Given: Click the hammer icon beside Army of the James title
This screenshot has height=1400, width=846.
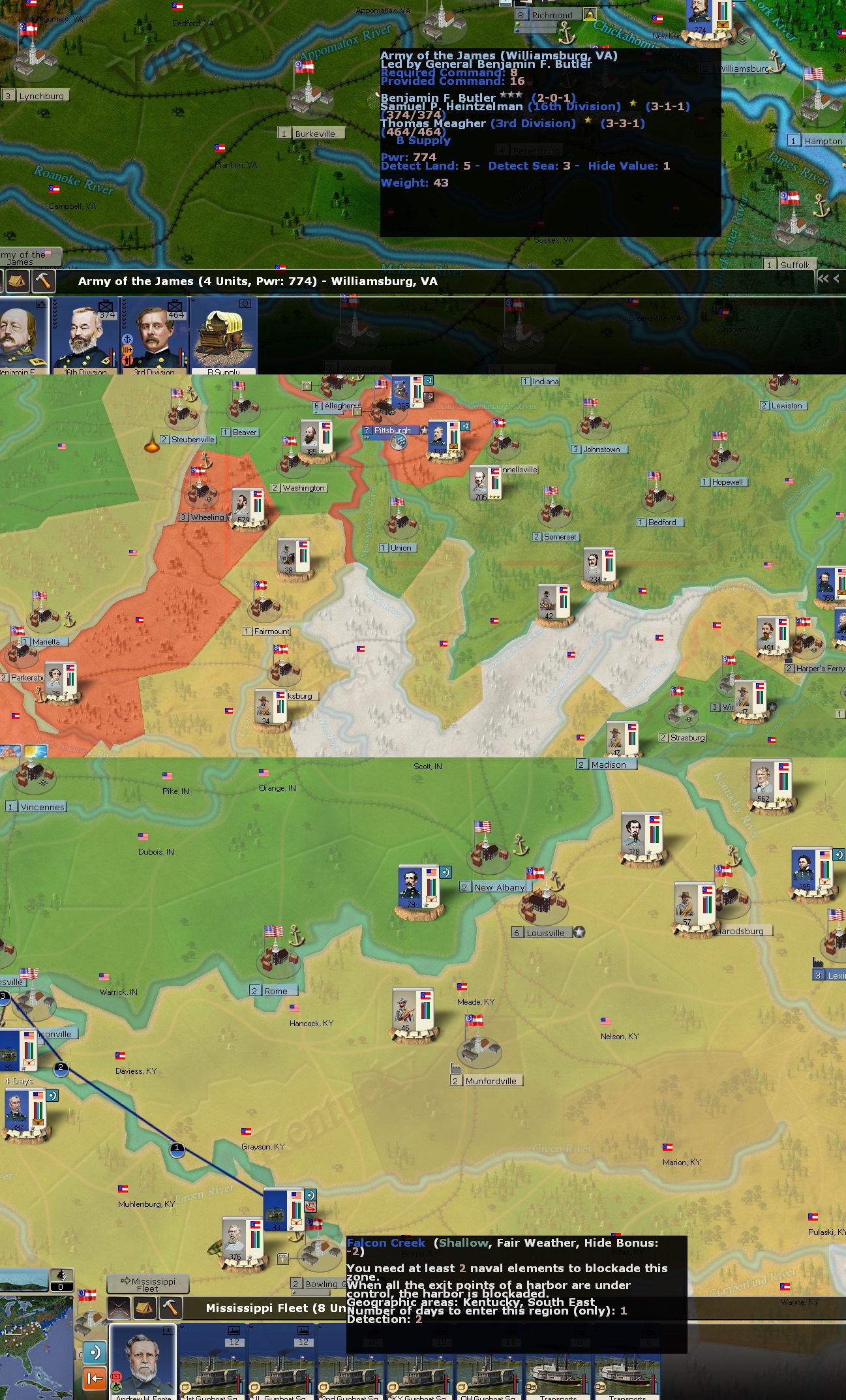Looking at the screenshot, I should pyautogui.click(x=43, y=282).
